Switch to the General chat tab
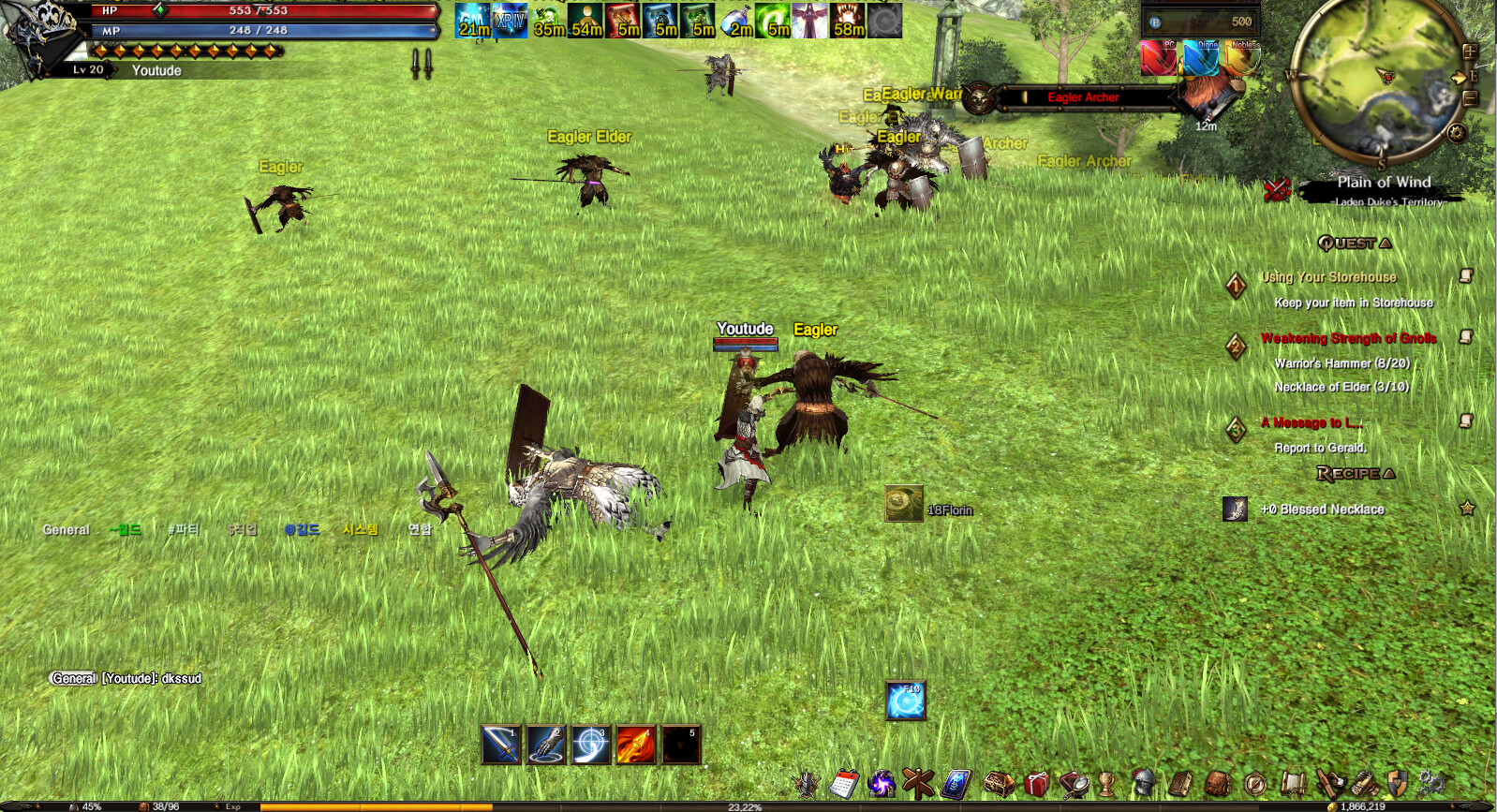This screenshot has height=812, width=1497. pyautogui.click(x=66, y=529)
